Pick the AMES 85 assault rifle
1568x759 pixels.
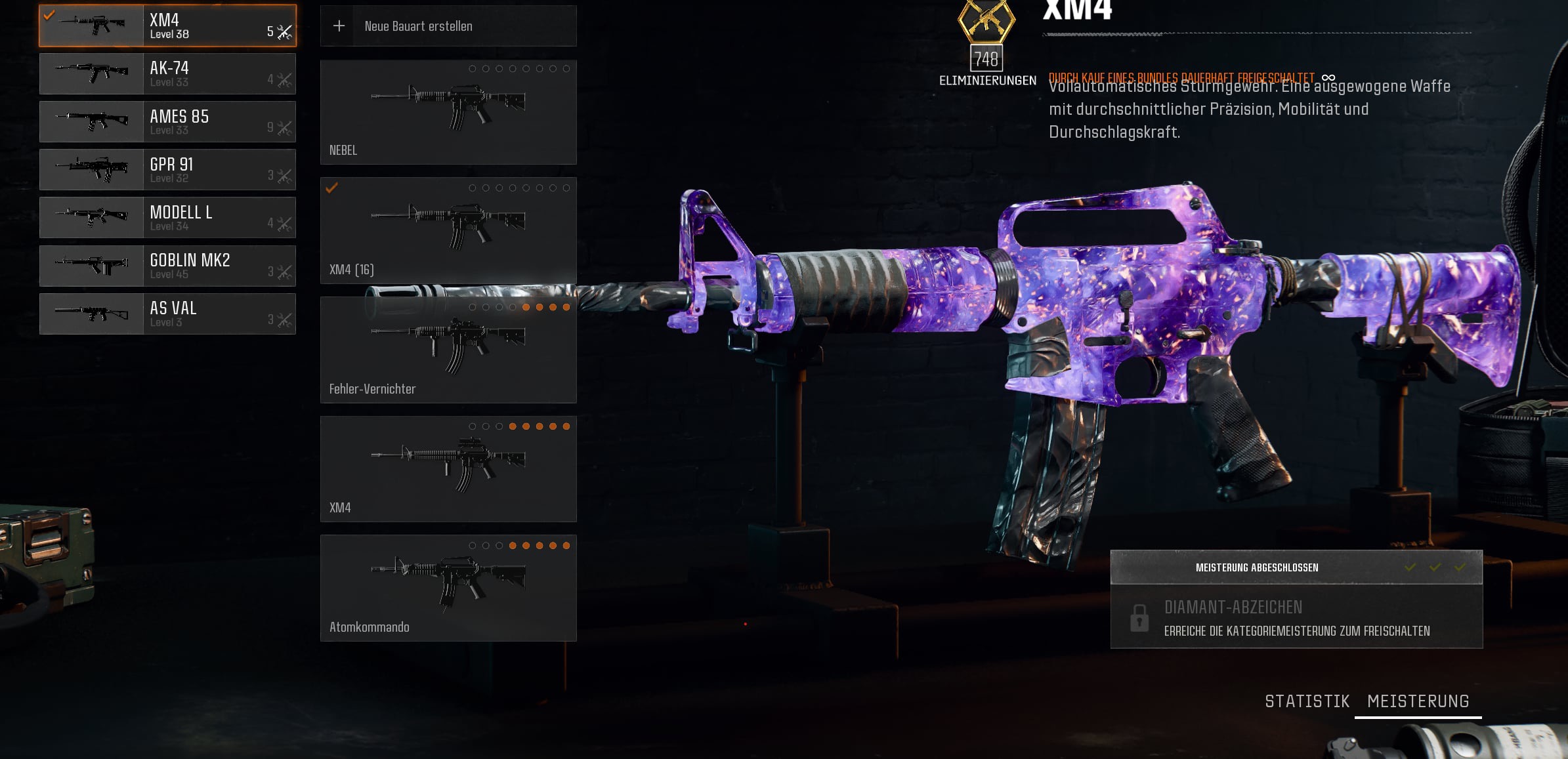tap(167, 121)
